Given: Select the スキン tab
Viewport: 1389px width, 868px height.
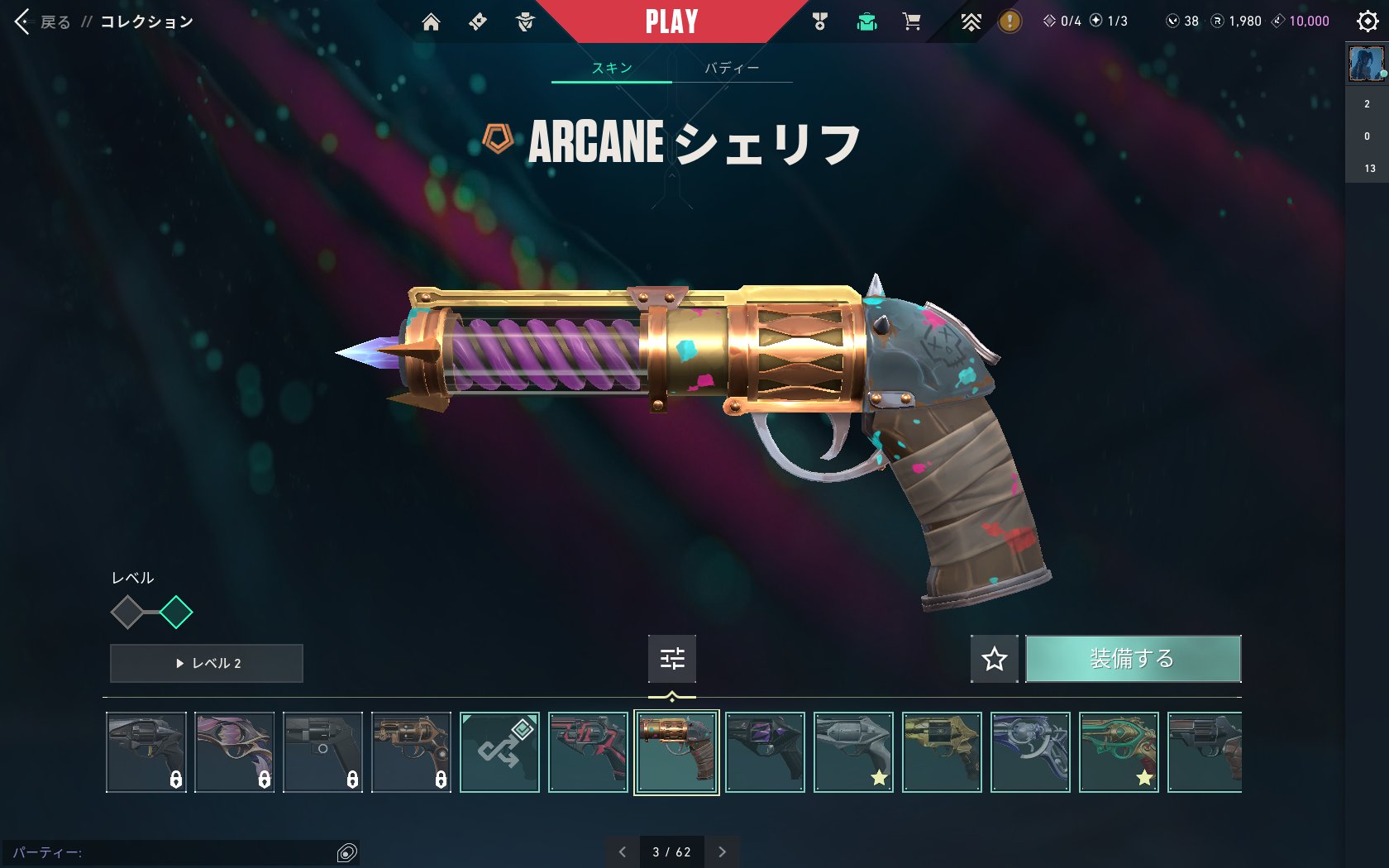Looking at the screenshot, I should coord(612,68).
